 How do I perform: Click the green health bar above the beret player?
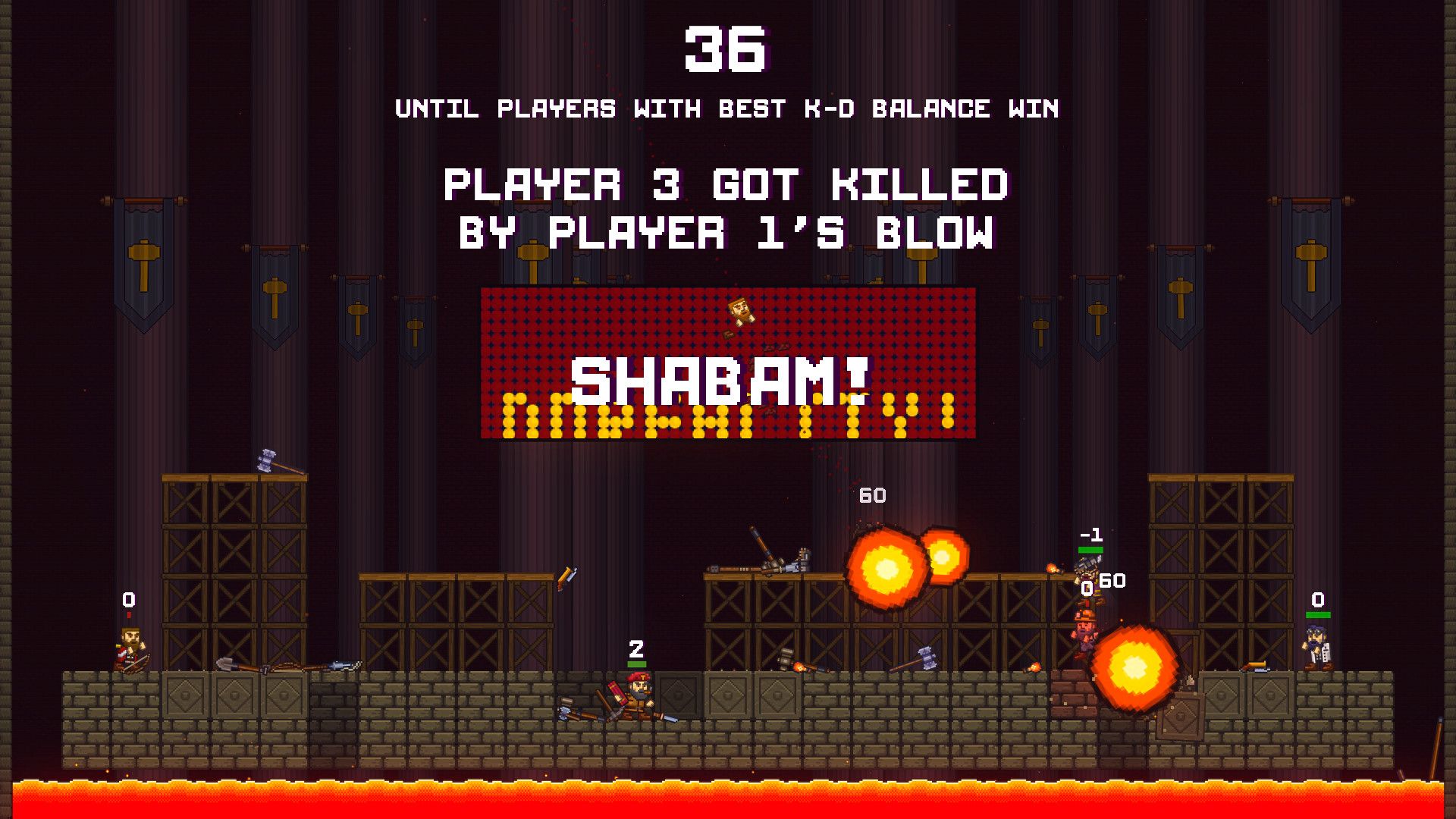(637, 664)
